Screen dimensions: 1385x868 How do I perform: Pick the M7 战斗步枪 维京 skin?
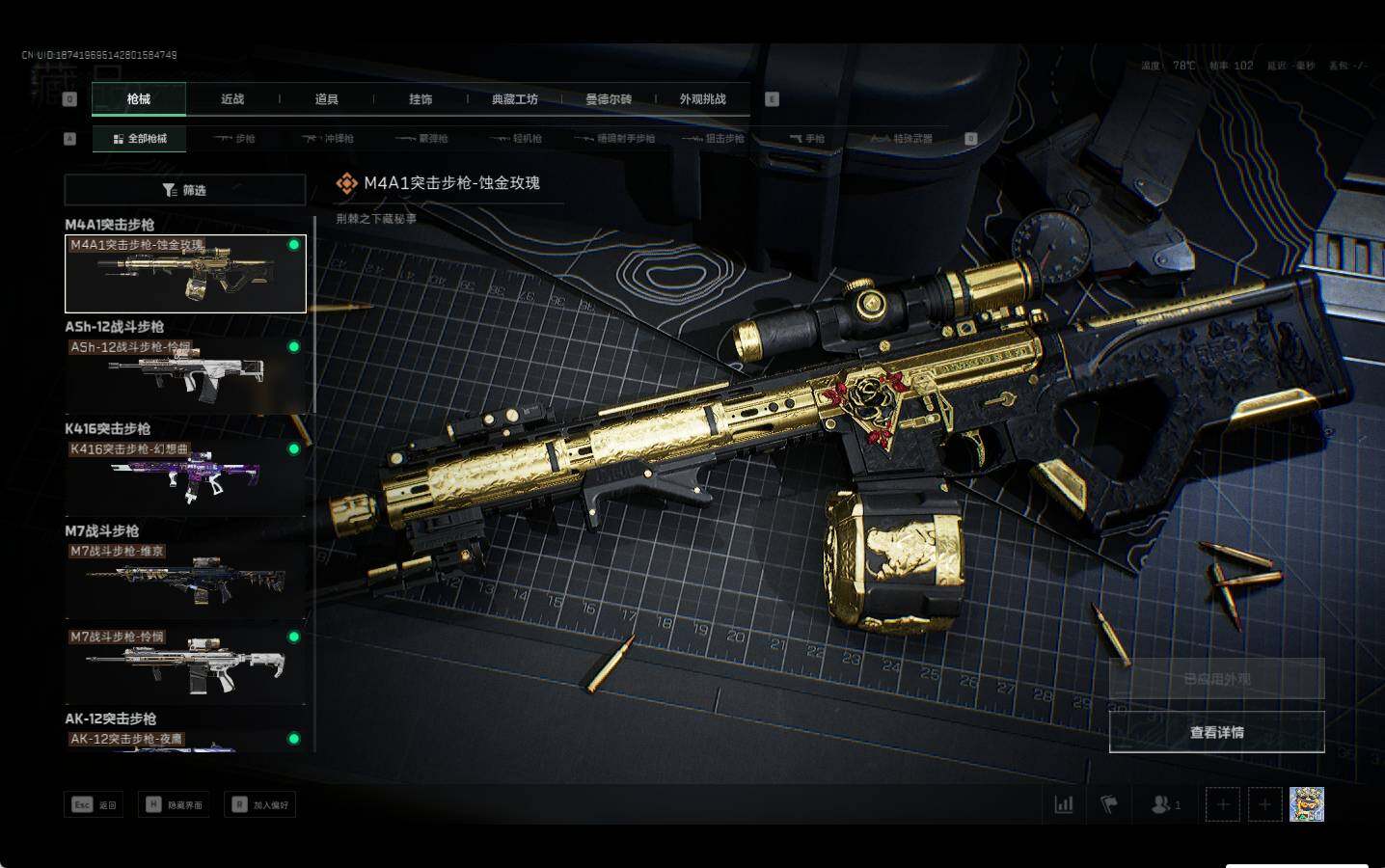pyautogui.click(x=185, y=580)
